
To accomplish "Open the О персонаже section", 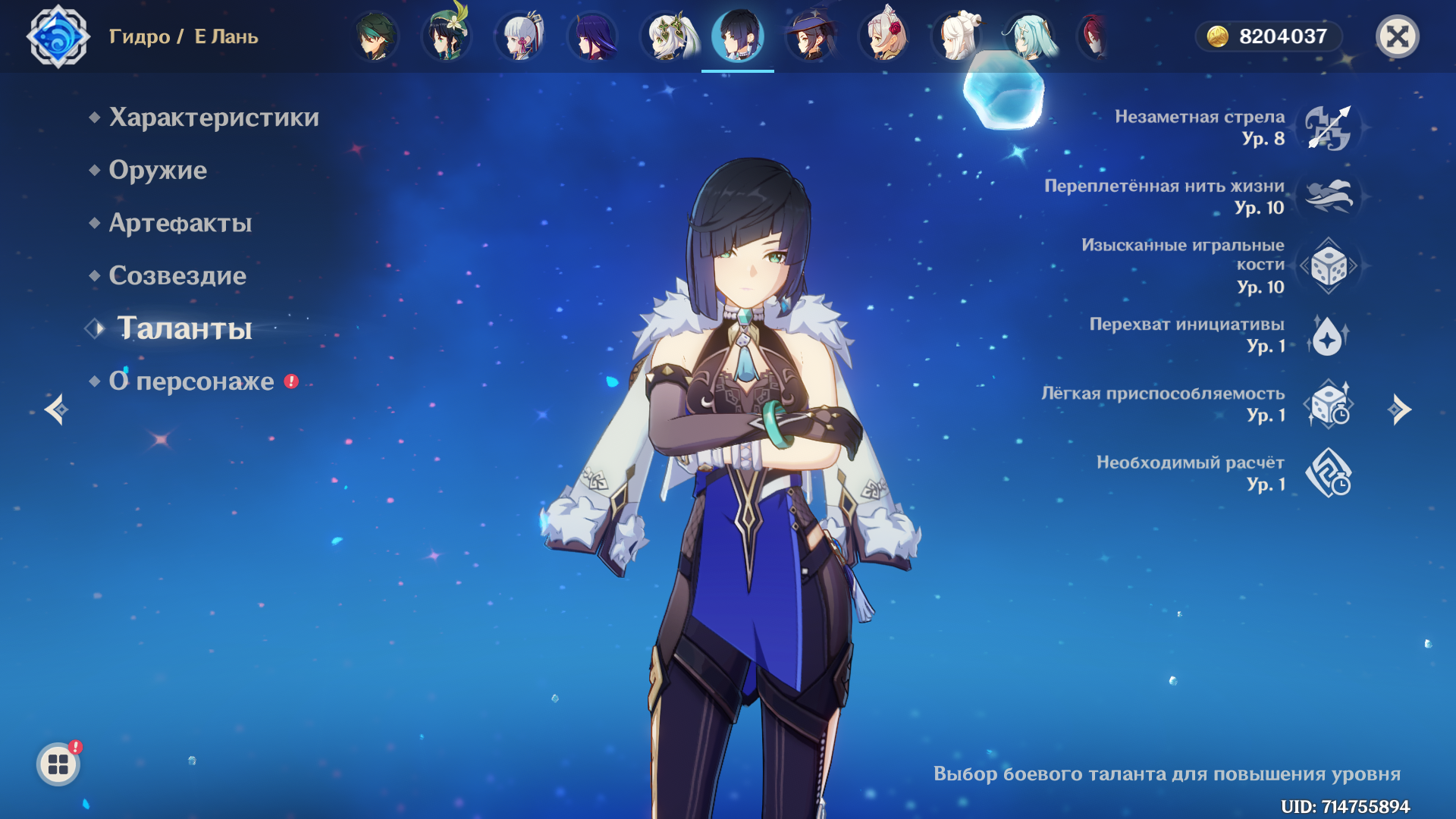I will [x=191, y=381].
